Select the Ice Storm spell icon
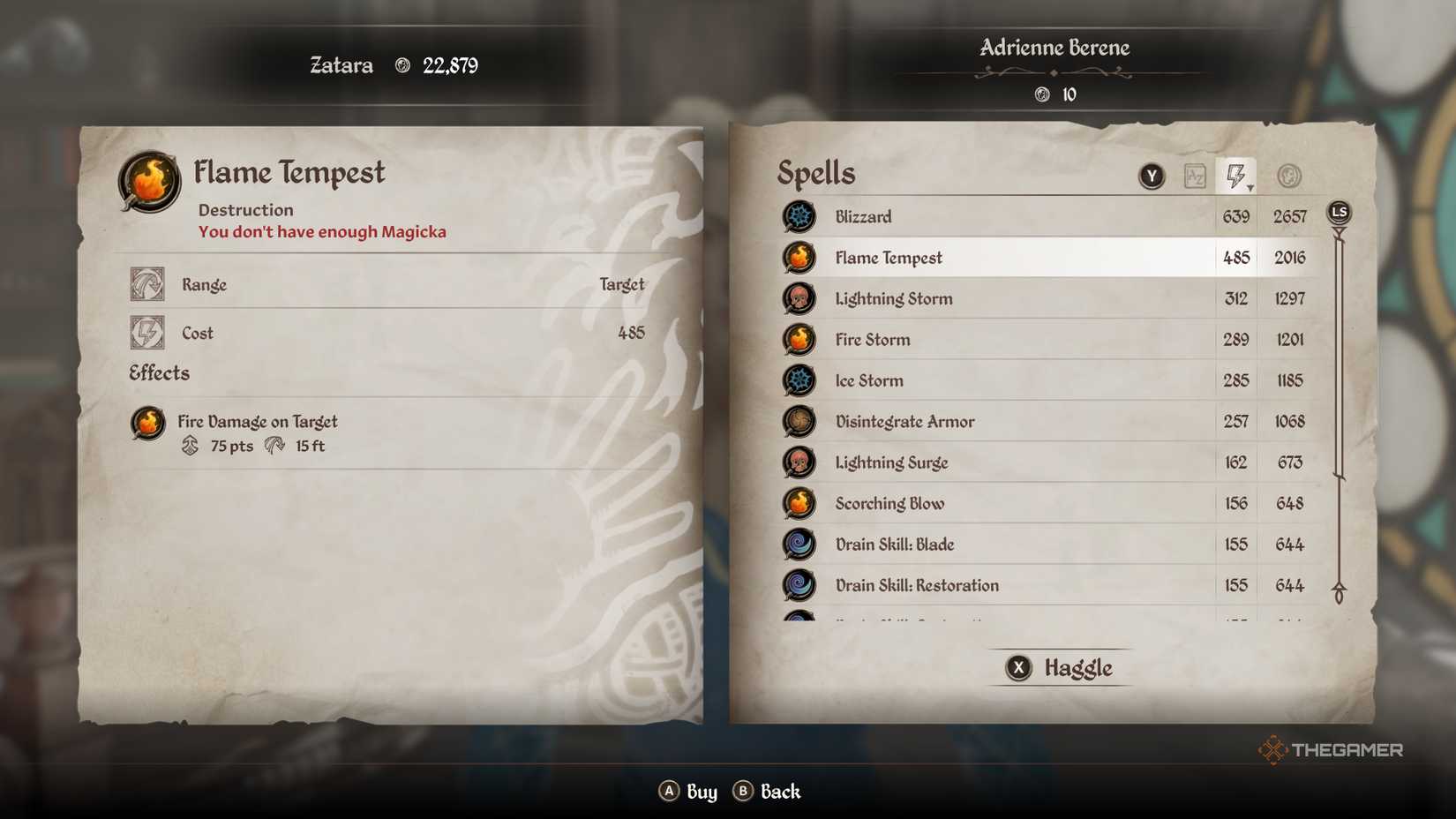Image resolution: width=1456 pixels, height=819 pixels. pyautogui.click(x=799, y=380)
